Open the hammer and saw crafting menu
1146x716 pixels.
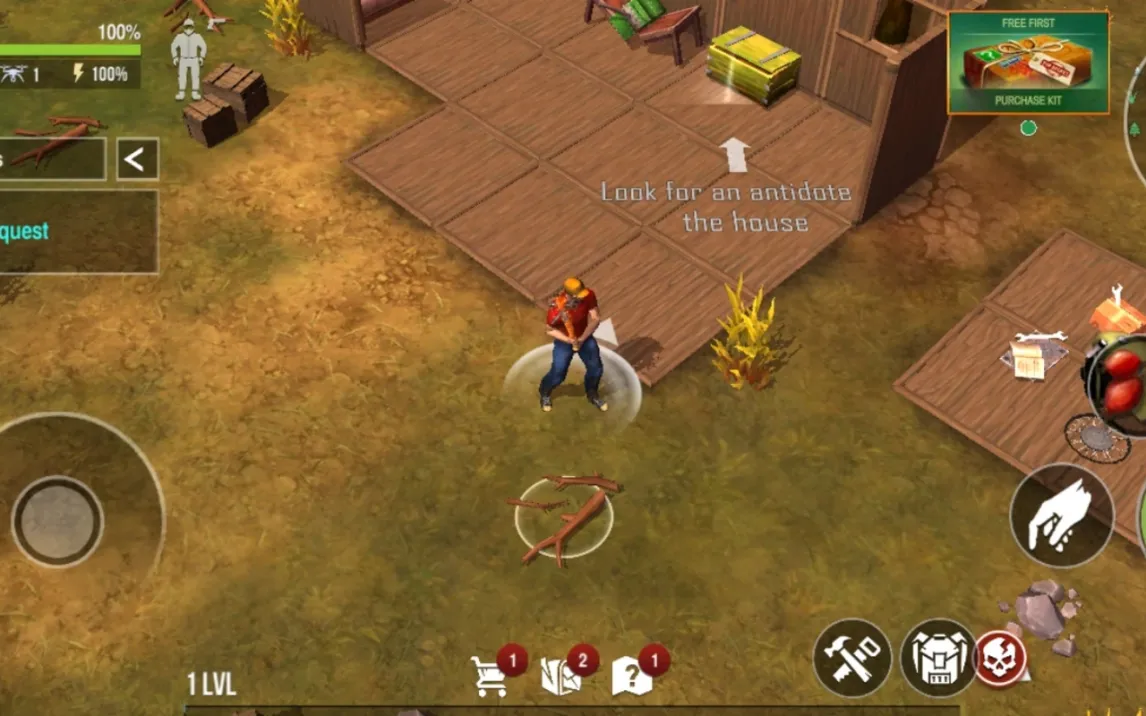852,658
